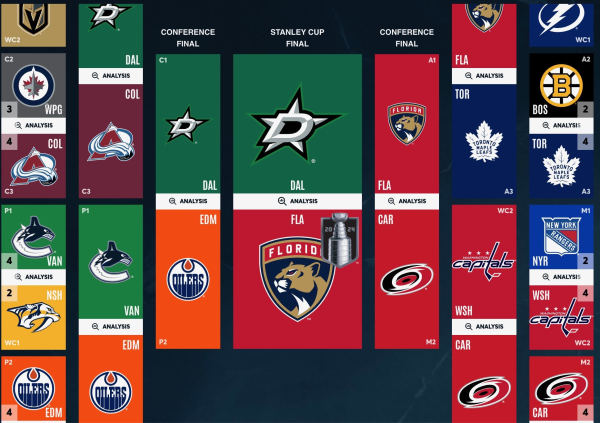
Task: View analysis for Stars vs Oilers conference final
Action: (188, 201)
